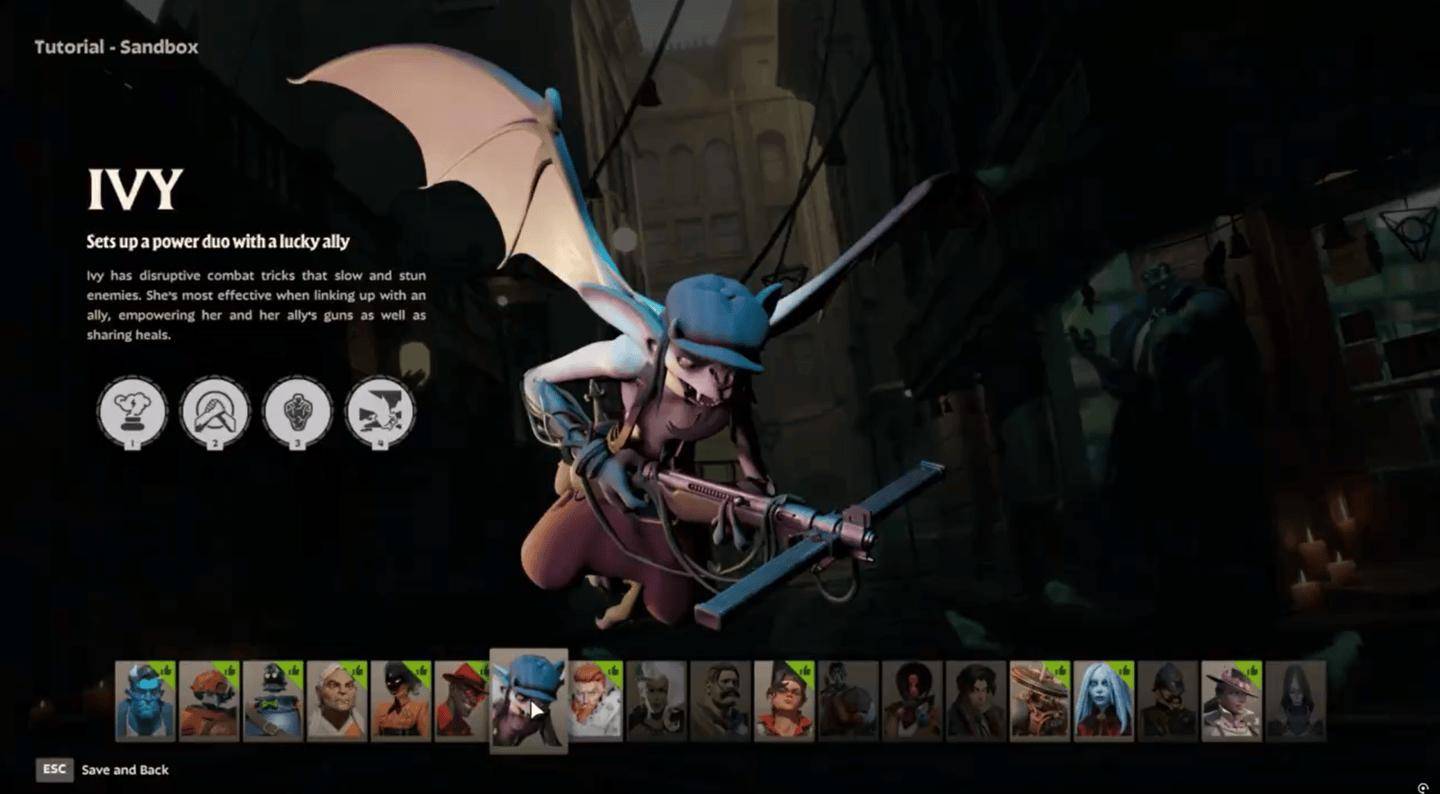Pick the pale blue ghost Vindicta portrait
This screenshot has width=1440, height=794.
click(x=1104, y=700)
